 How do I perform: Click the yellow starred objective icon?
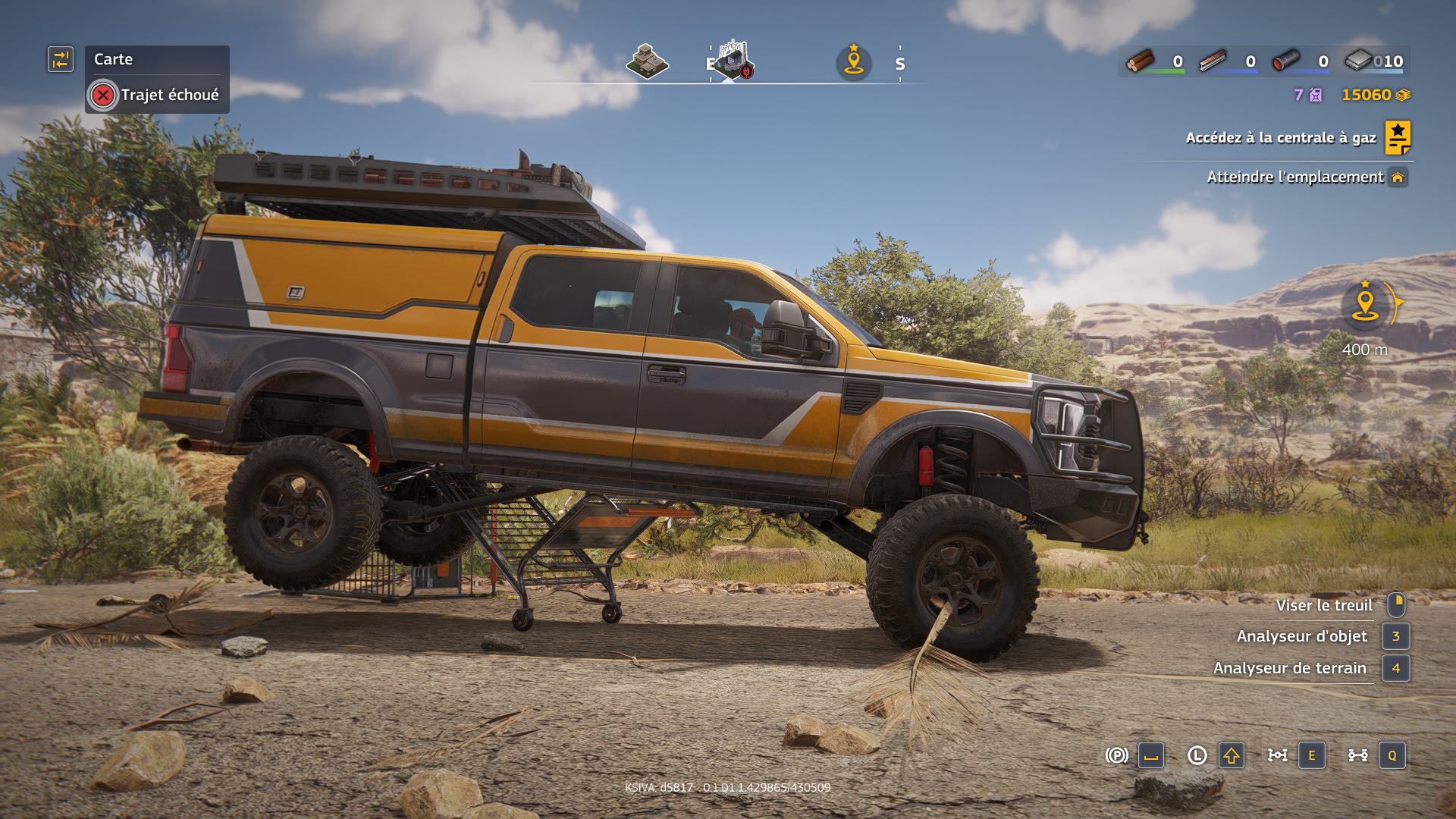pyautogui.click(x=1398, y=138)
